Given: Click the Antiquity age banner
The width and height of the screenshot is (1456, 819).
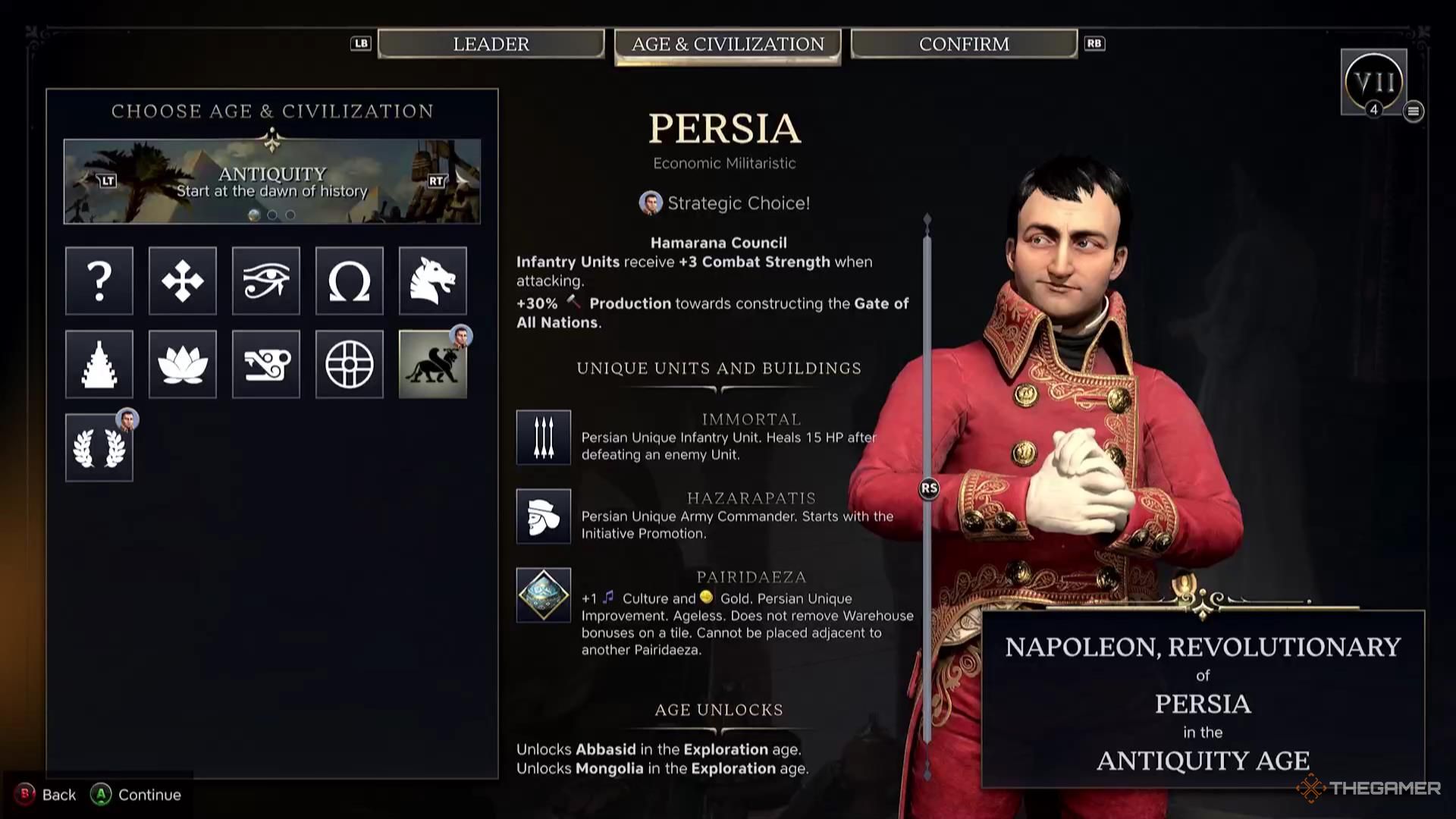Looking at the screenshot, I should [x=271, y=181].
